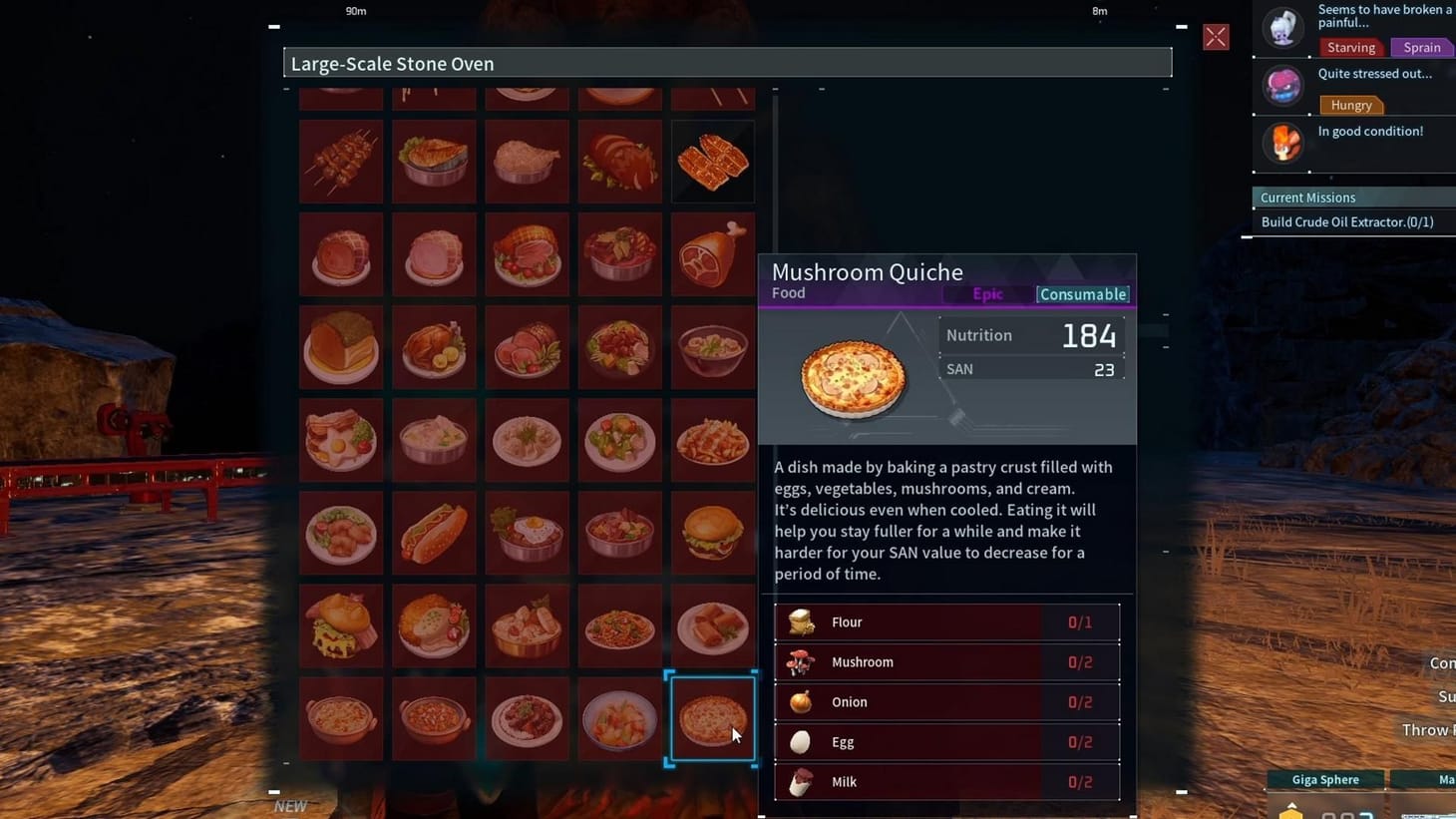Click the selected Mushroom Quiche thumbnail

712,718
